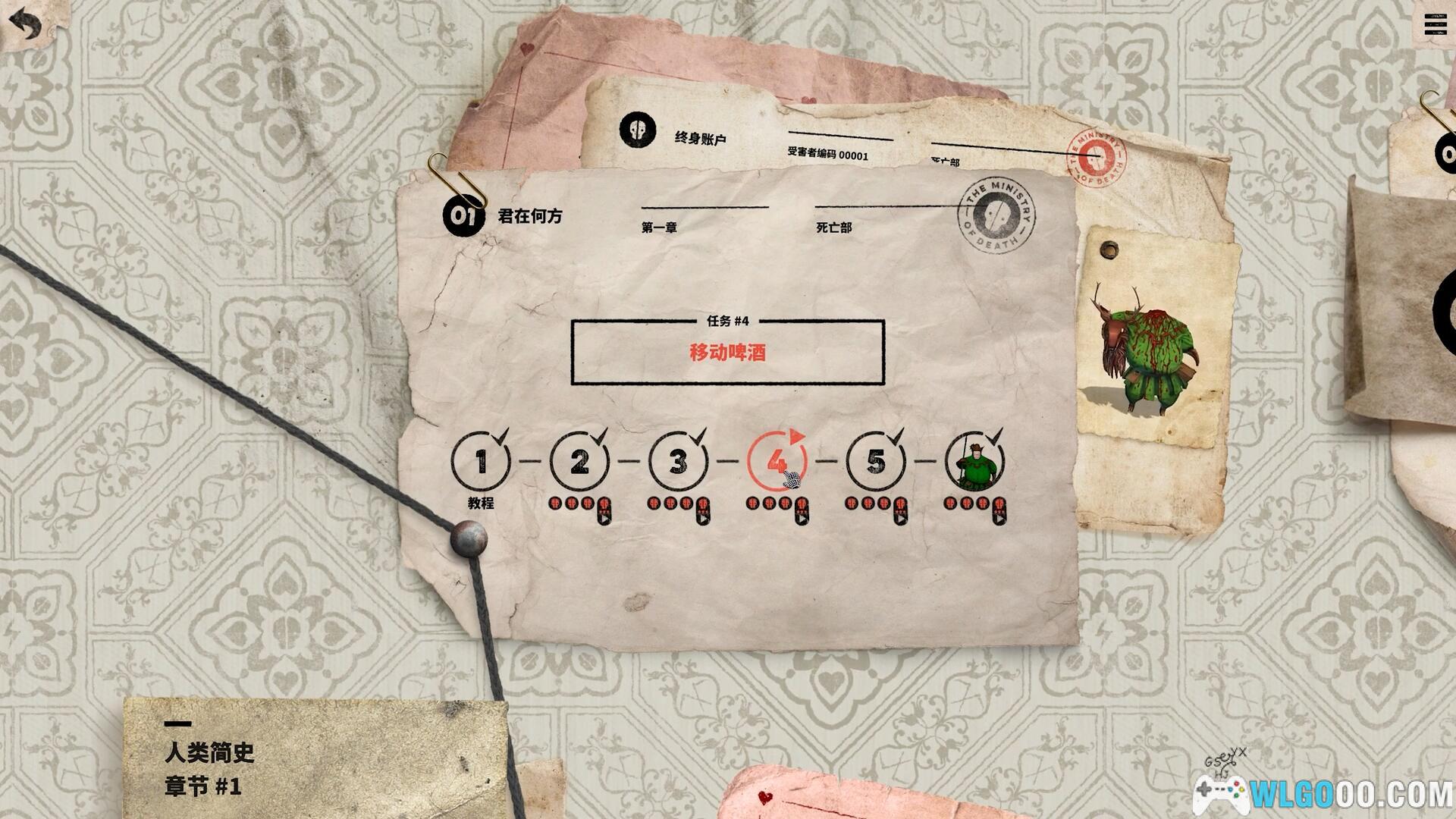Choose mission number 2
The height and width of the screenshot is (819, 1456).
579,461
